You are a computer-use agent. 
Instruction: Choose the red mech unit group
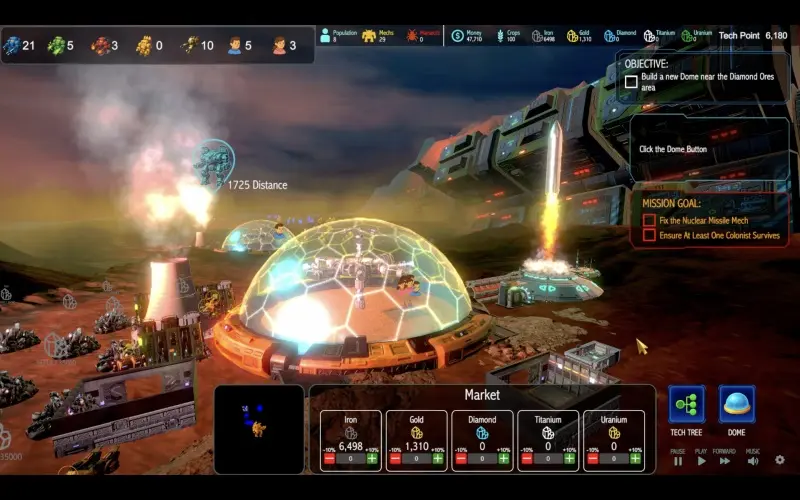click(100, 45)
